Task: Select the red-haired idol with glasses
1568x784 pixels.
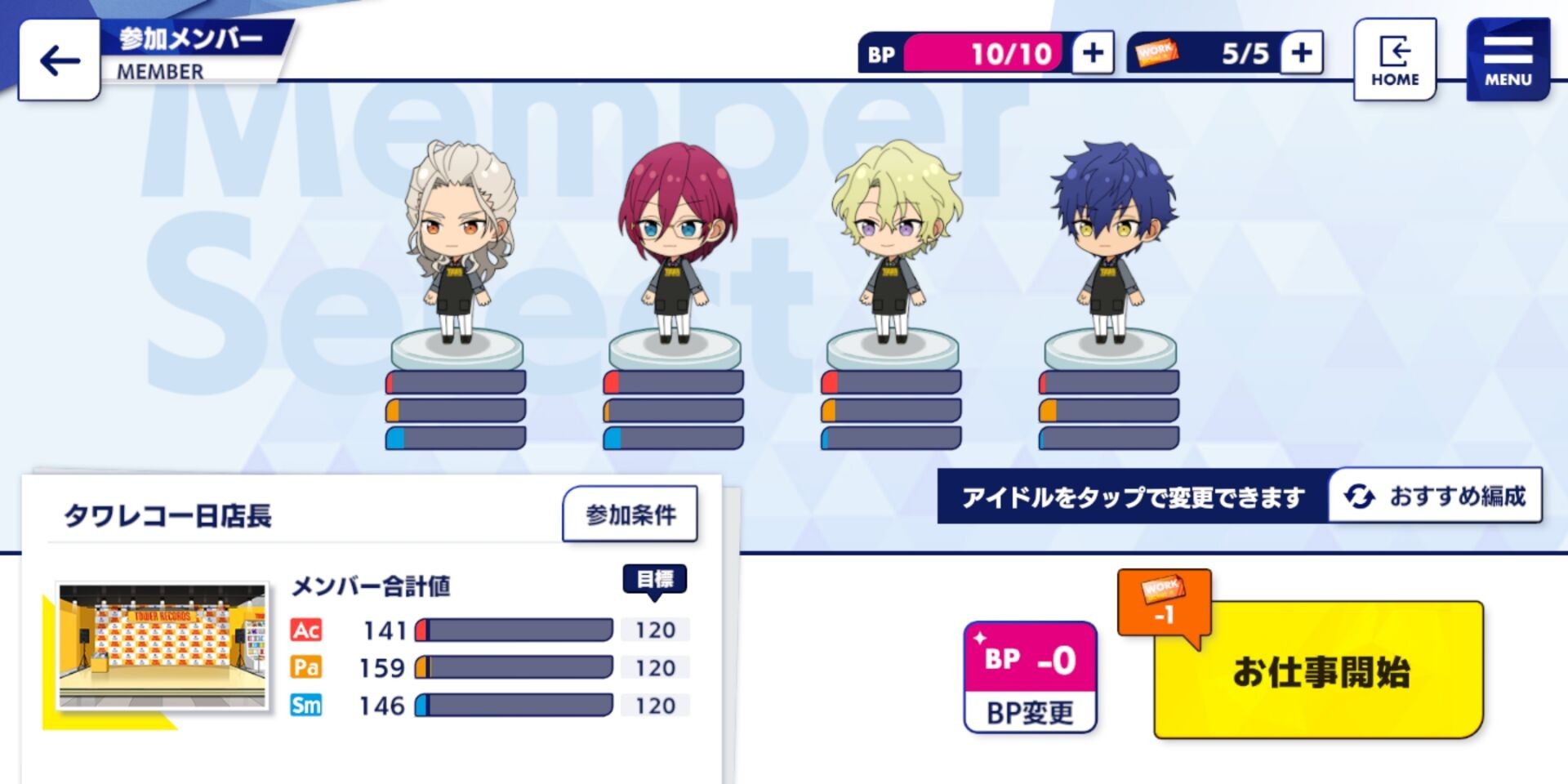Action: tap(675, 245)
